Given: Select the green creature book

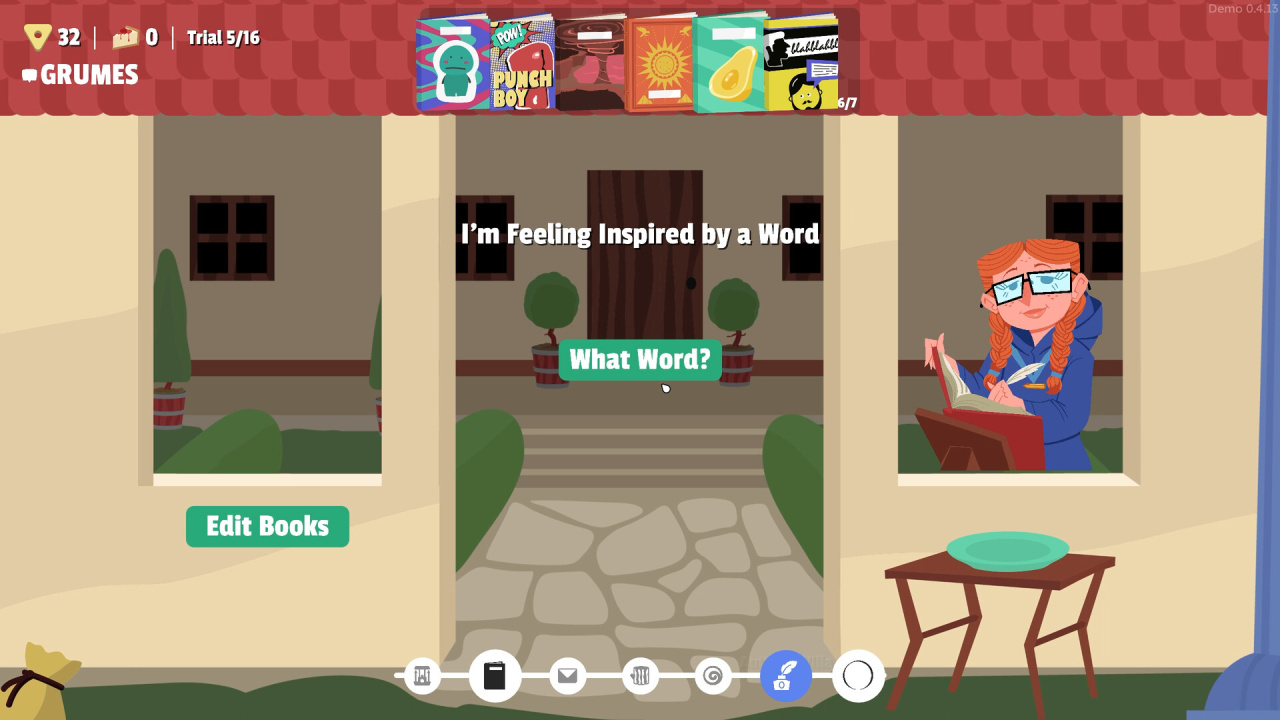Looking at the screenshot, I should [x=453, y=64].
